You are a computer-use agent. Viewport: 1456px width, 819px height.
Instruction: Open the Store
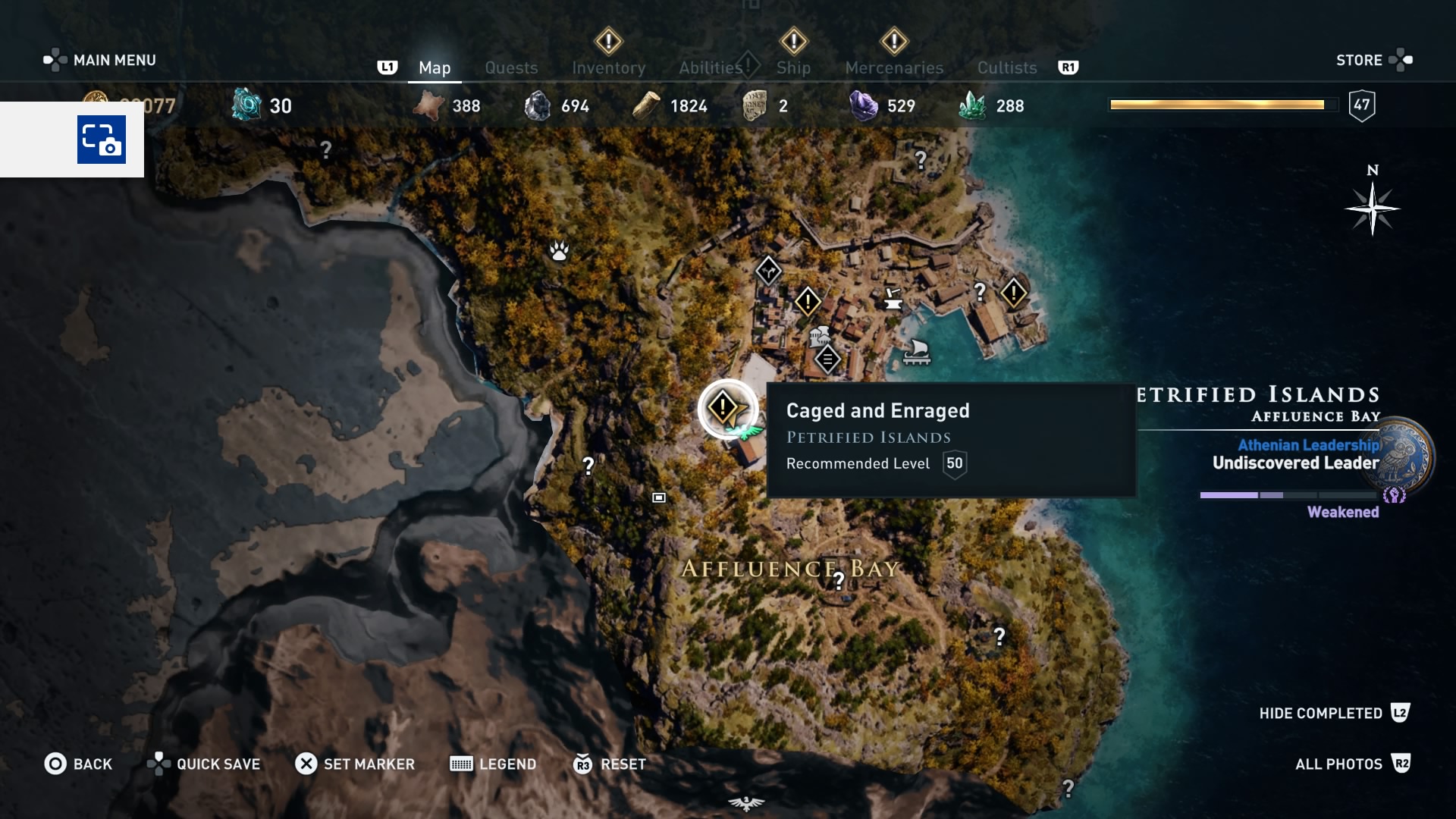(1359, 60)
